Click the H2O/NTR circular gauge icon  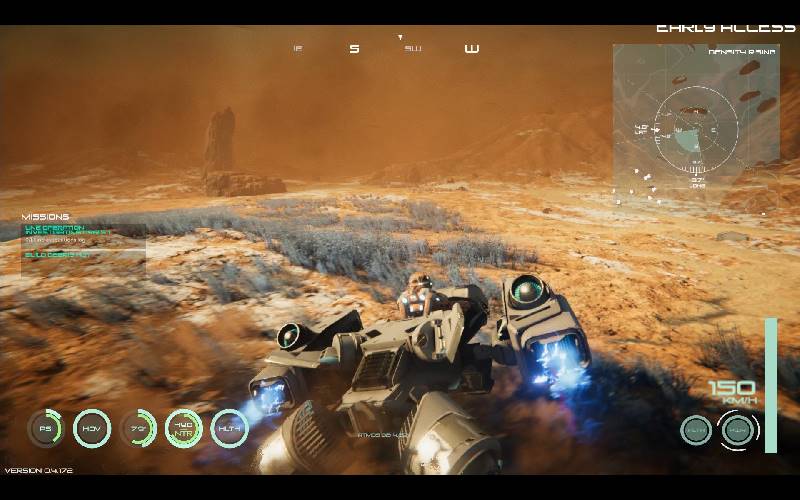click(184, 428)
